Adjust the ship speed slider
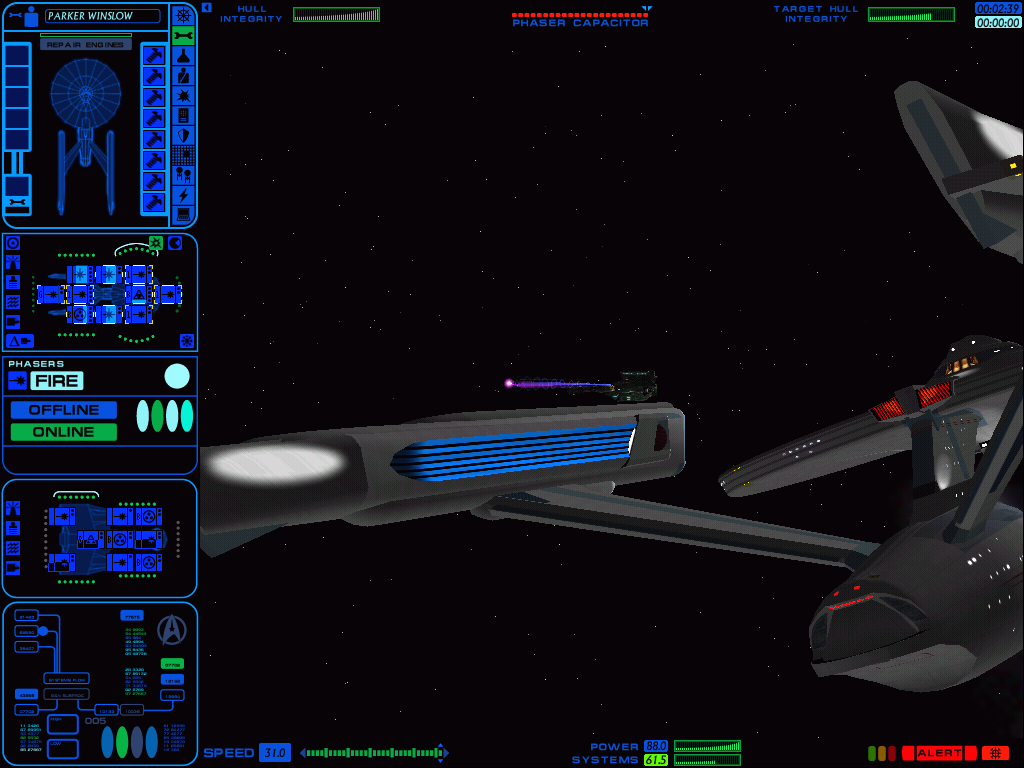Image resolution: width=1024 pixels, height=768 pixels. coord(374,753)
